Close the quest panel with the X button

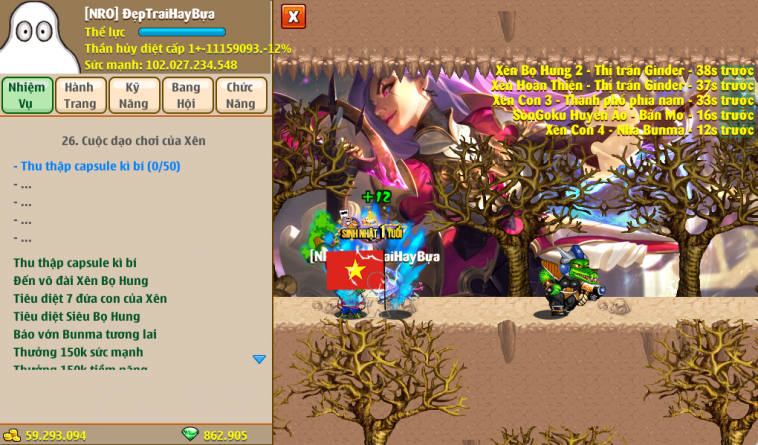(x=293, y=16)
